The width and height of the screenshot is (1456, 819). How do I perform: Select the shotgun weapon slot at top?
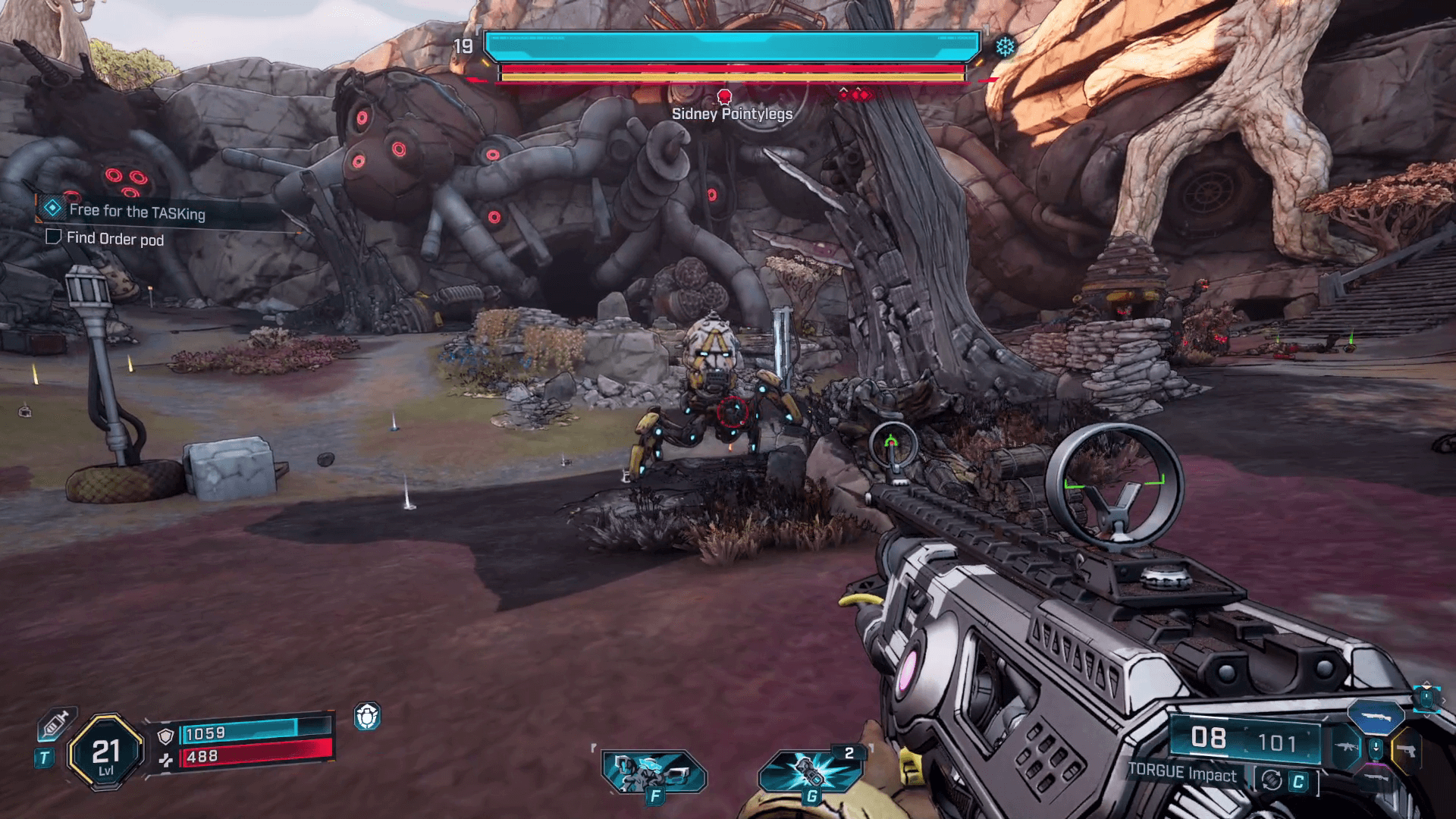[1376, 716]
